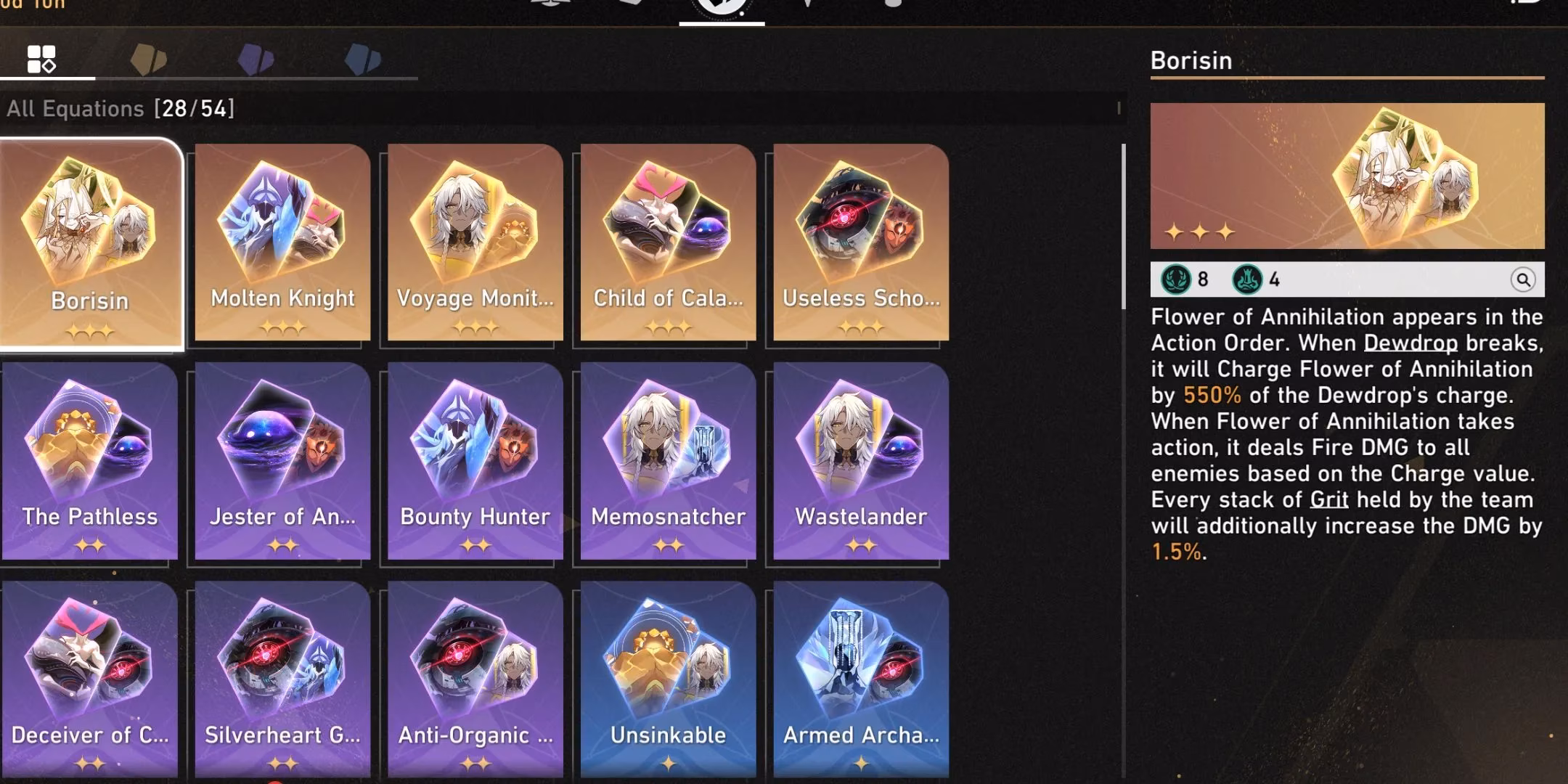This screenshot has width=1568, height=784.
Task: Switch to the purple-rarity equations tab
Action: pyautogui.click(x=256, y=60)
